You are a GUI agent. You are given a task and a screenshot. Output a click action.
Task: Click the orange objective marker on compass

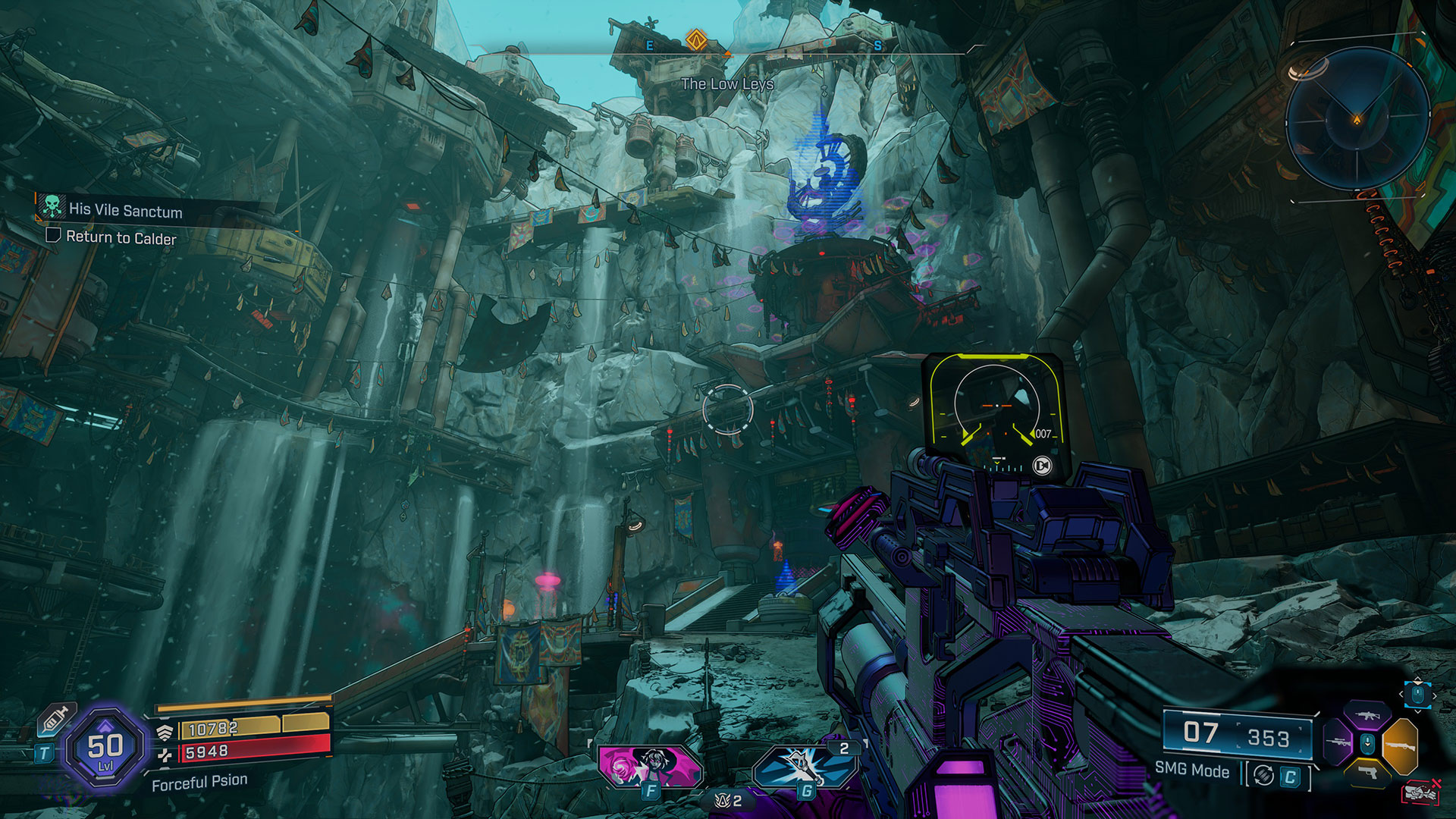coord(696,39)
